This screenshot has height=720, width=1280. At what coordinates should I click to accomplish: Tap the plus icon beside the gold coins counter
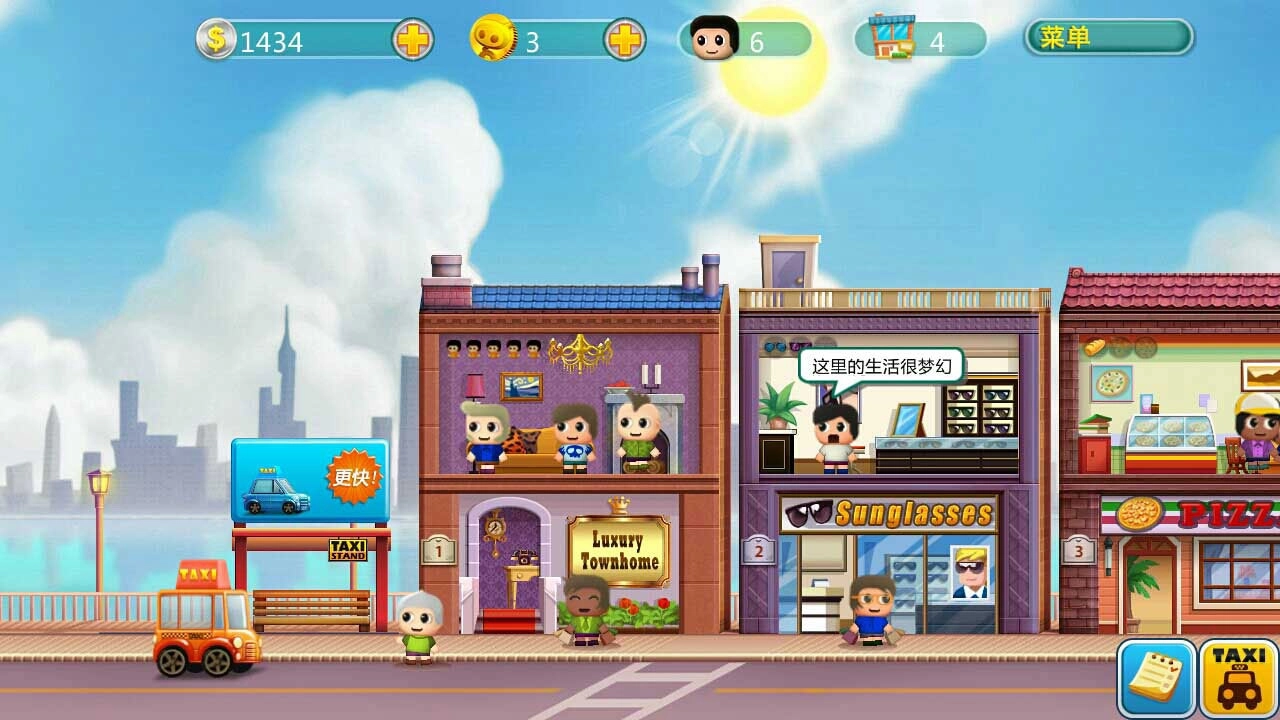point(625,40)
